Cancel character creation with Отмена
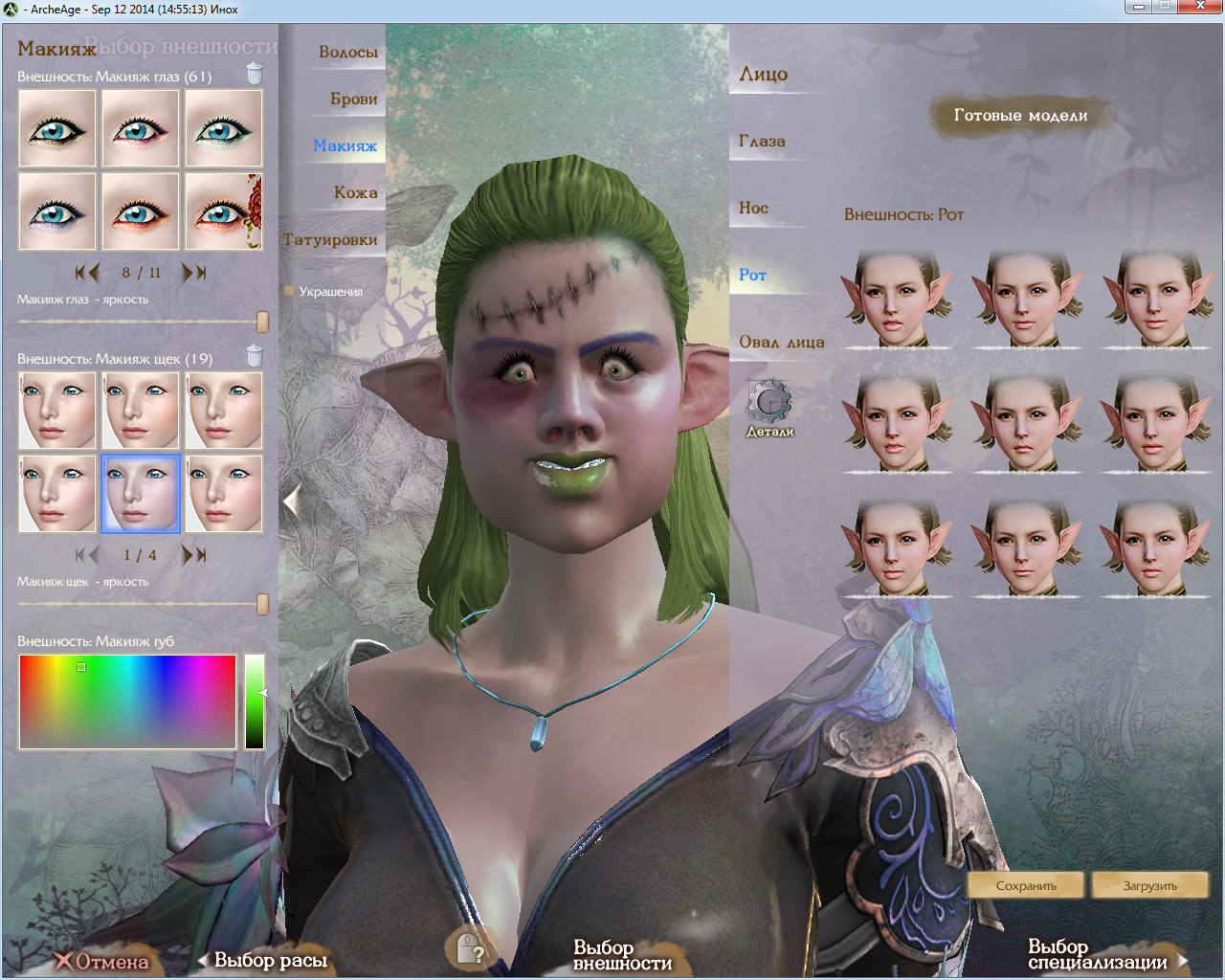Screen dimensions: 1225x980 (102, 961)
